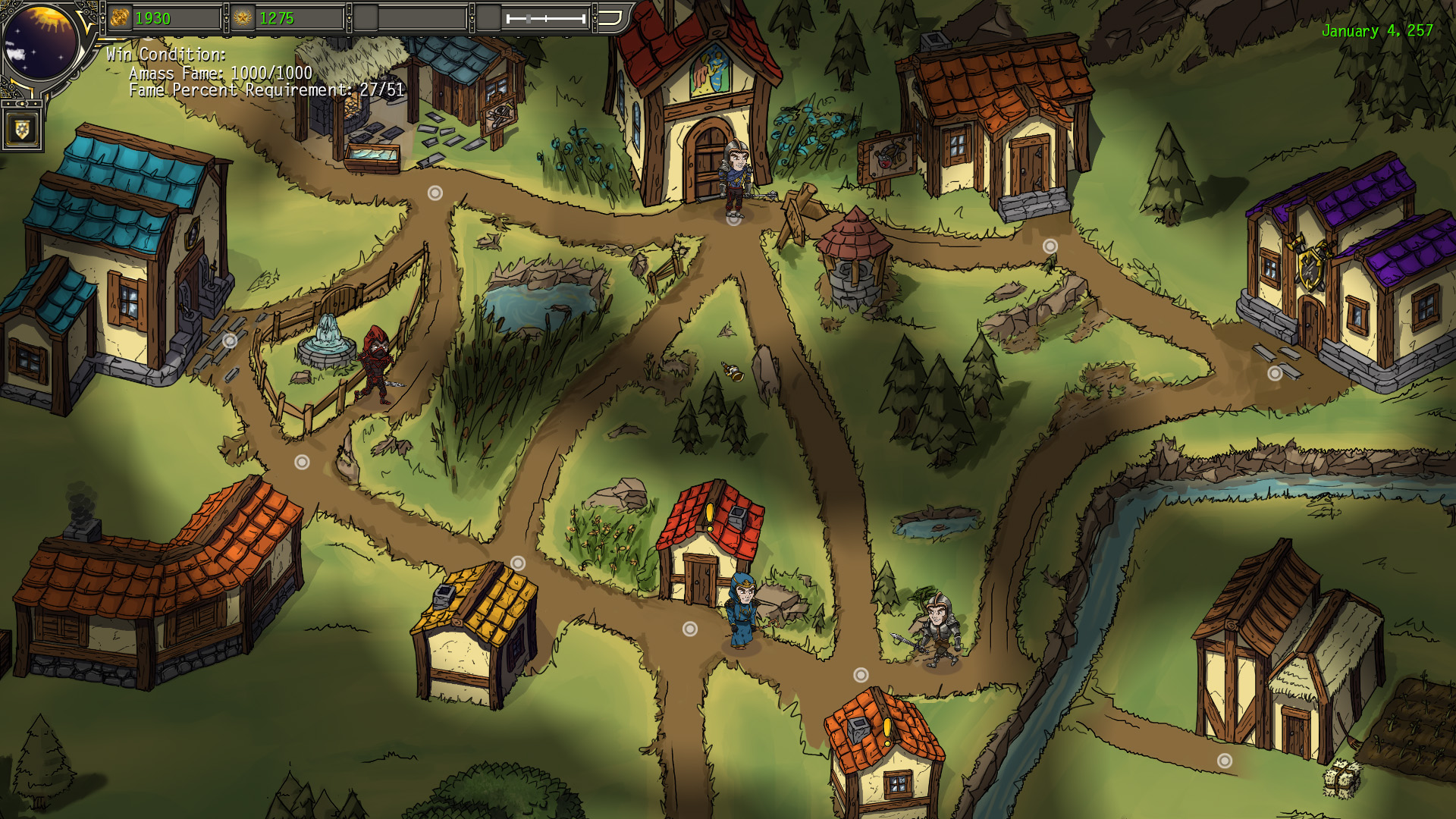Select the knight standing before the church
This screenshot has width=1456, height=819.
(x=733, y=176)
